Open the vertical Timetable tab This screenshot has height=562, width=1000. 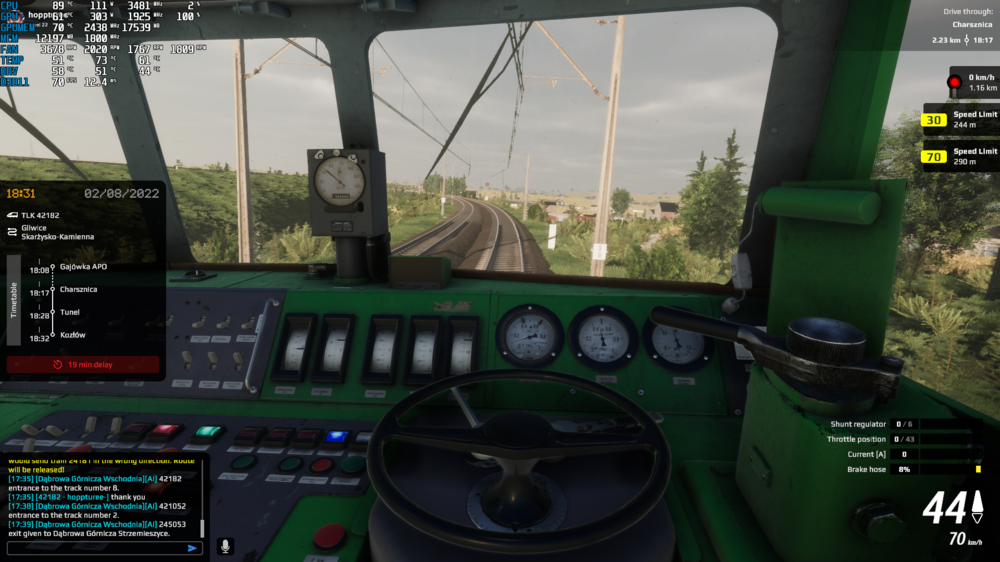pyautogui.click(x=14, y=299)
